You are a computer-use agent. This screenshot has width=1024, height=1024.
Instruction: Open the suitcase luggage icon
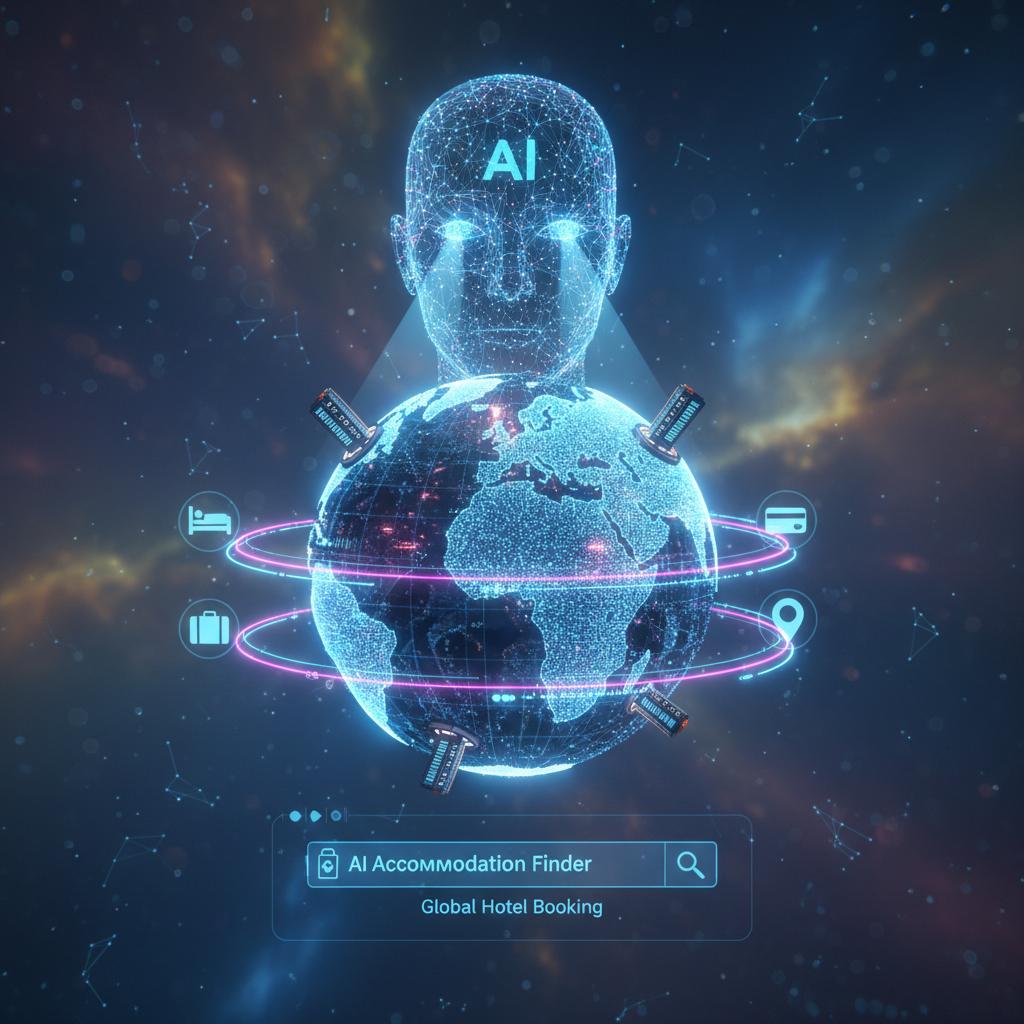coord(209,627)
